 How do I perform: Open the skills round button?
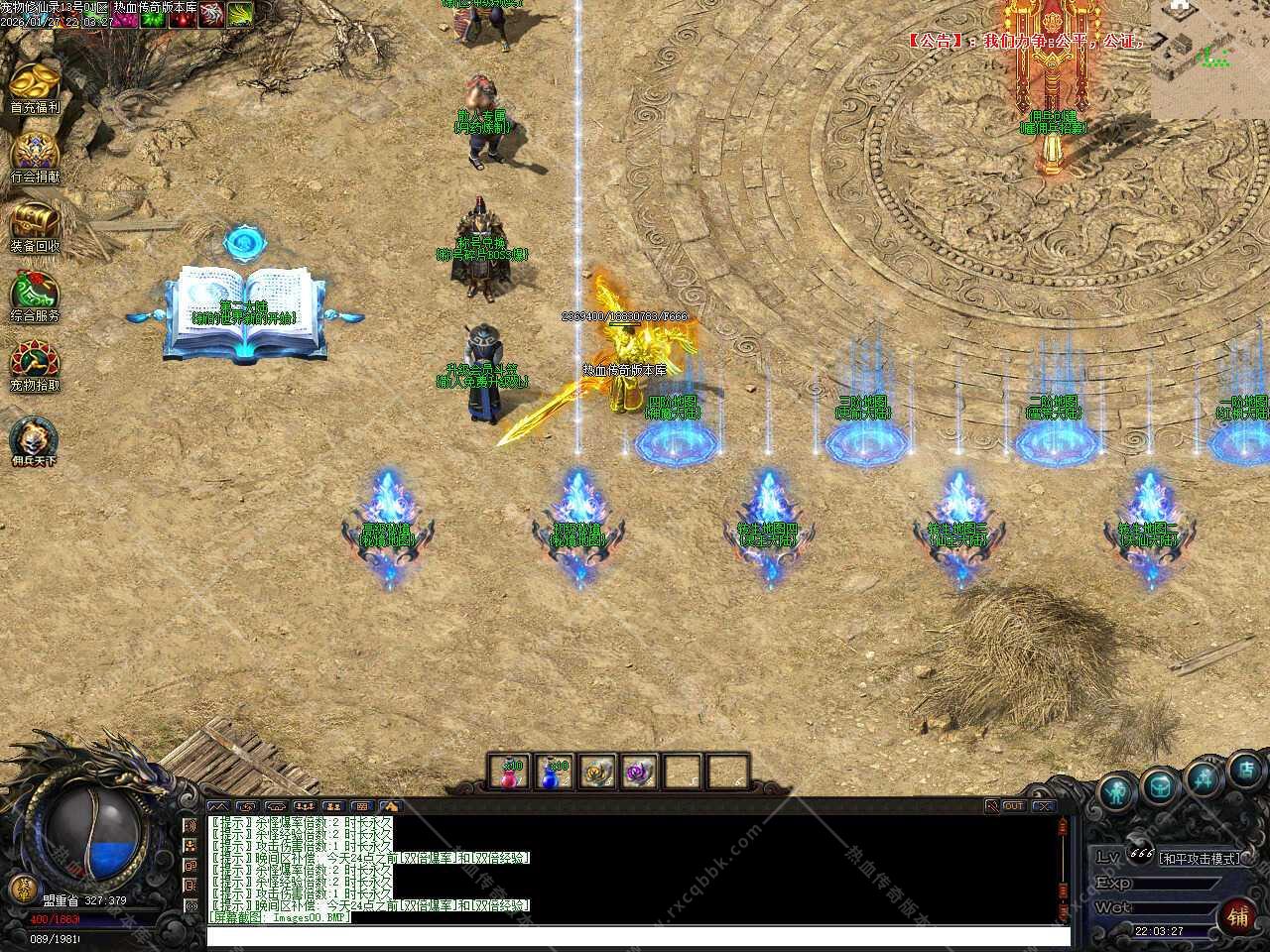tap(1205, 776)
